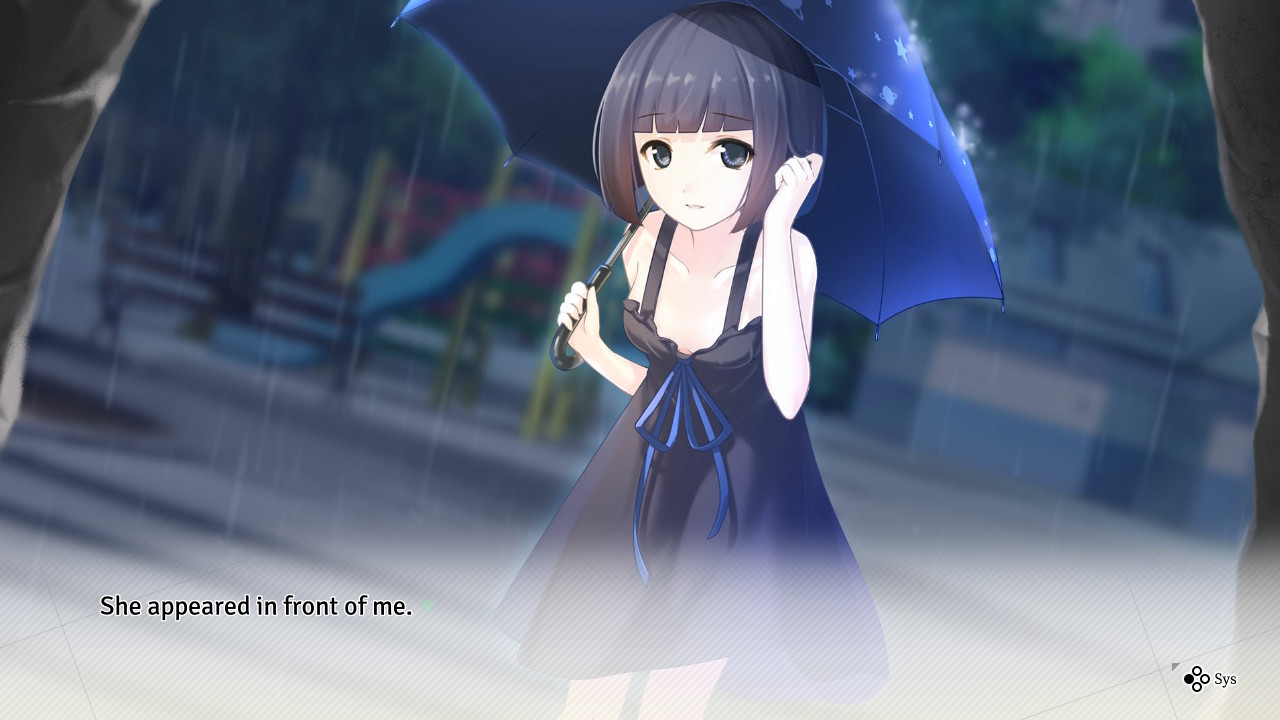Select the Sys text label
This screenshot has width=1280, height=720.
[x=1226, y=679]
